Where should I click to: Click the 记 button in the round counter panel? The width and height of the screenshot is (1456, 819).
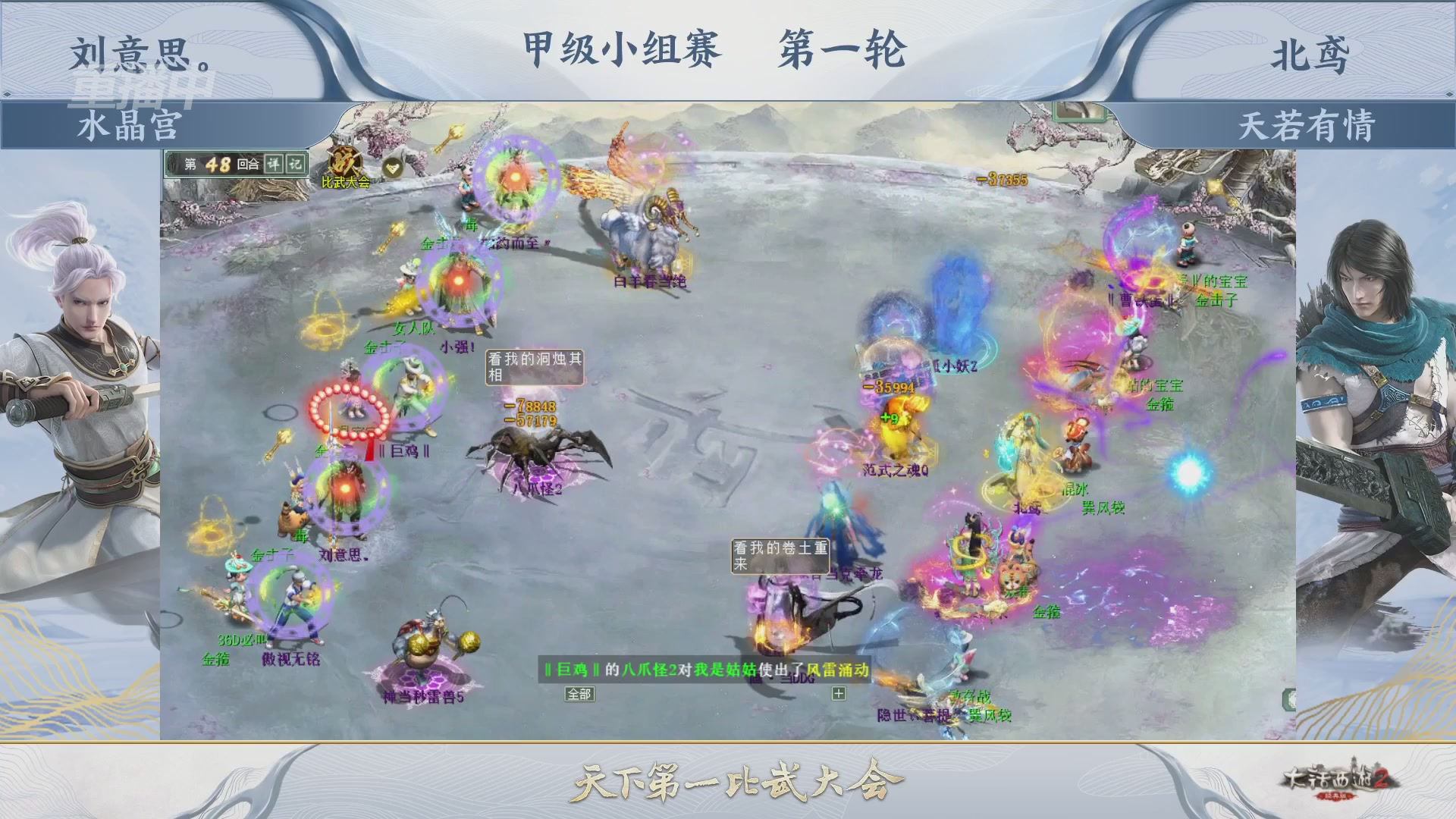point(293,164)
